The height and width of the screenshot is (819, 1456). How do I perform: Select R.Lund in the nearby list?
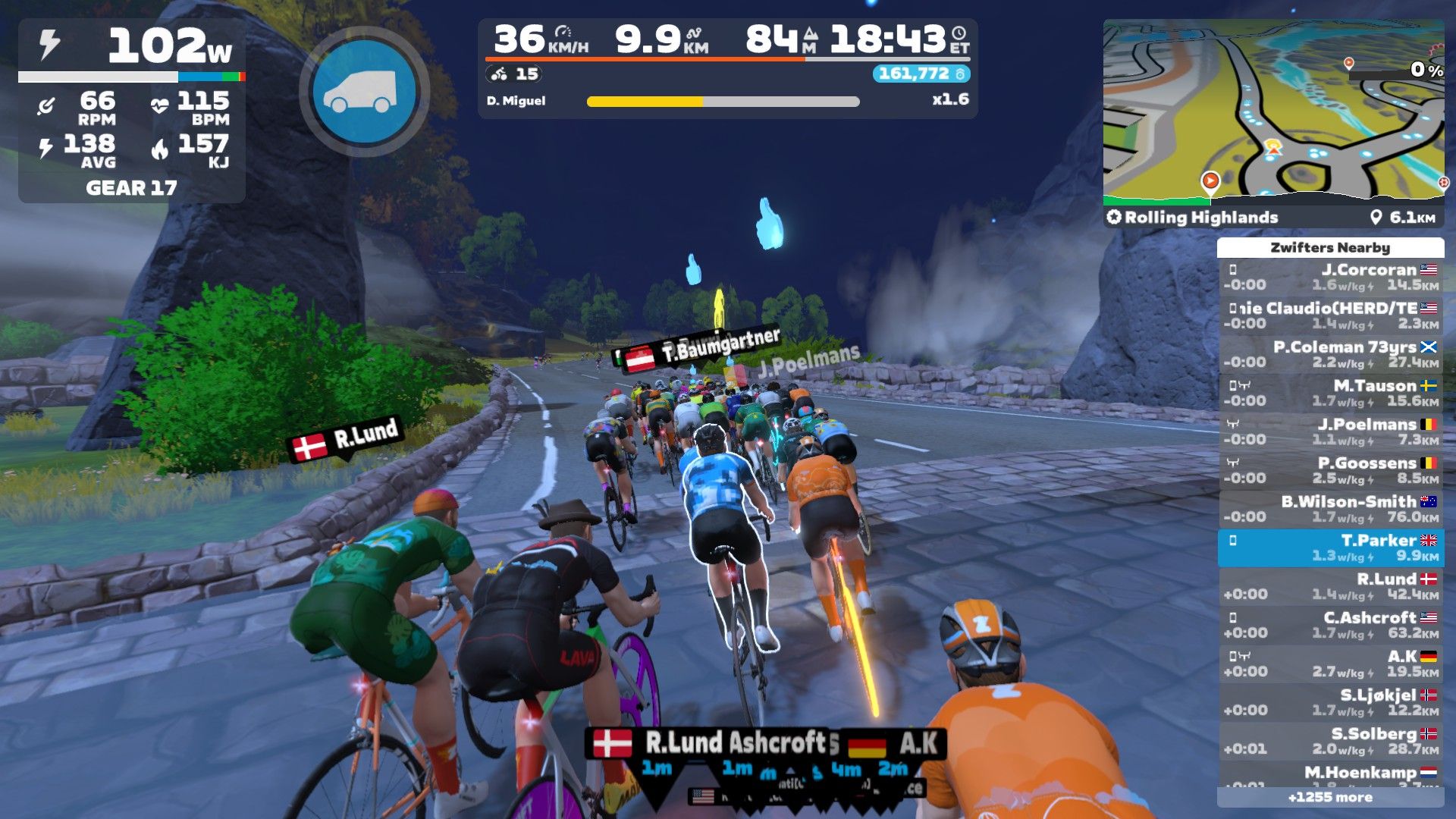point(1331,586)
